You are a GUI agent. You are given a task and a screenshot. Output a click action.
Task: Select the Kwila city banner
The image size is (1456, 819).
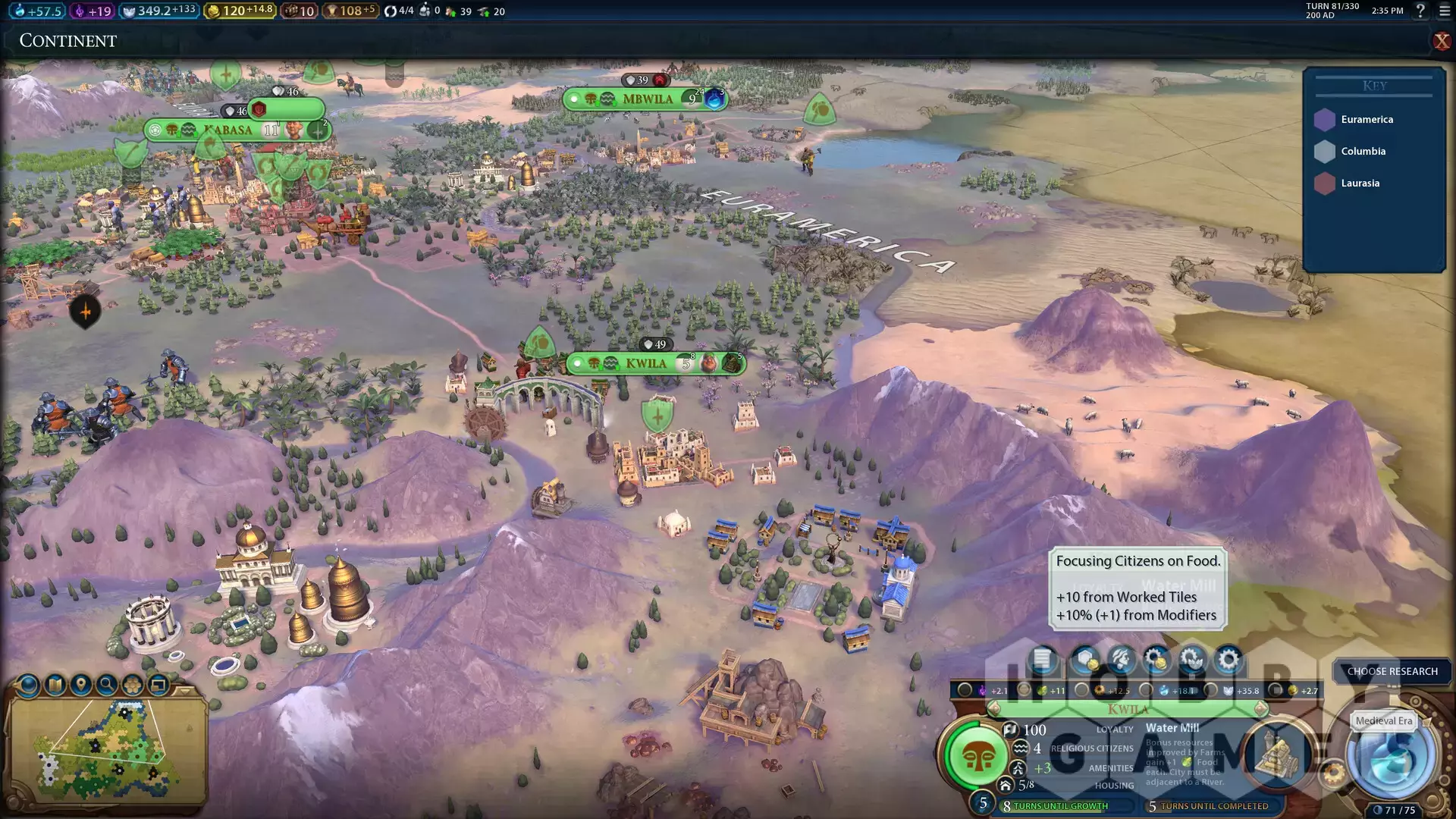[x=647, y=364]
